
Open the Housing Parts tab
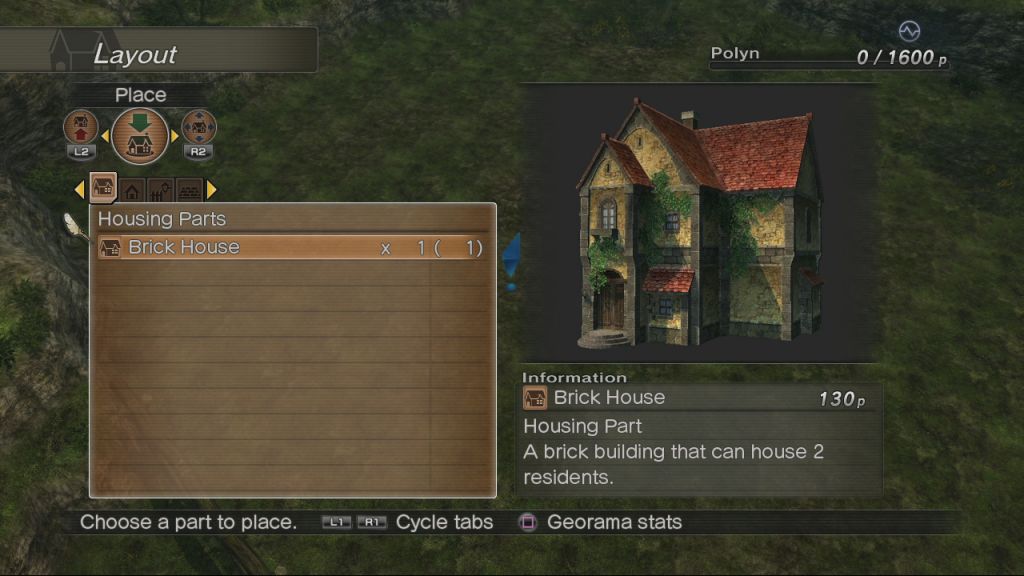(x=103, y=187)
